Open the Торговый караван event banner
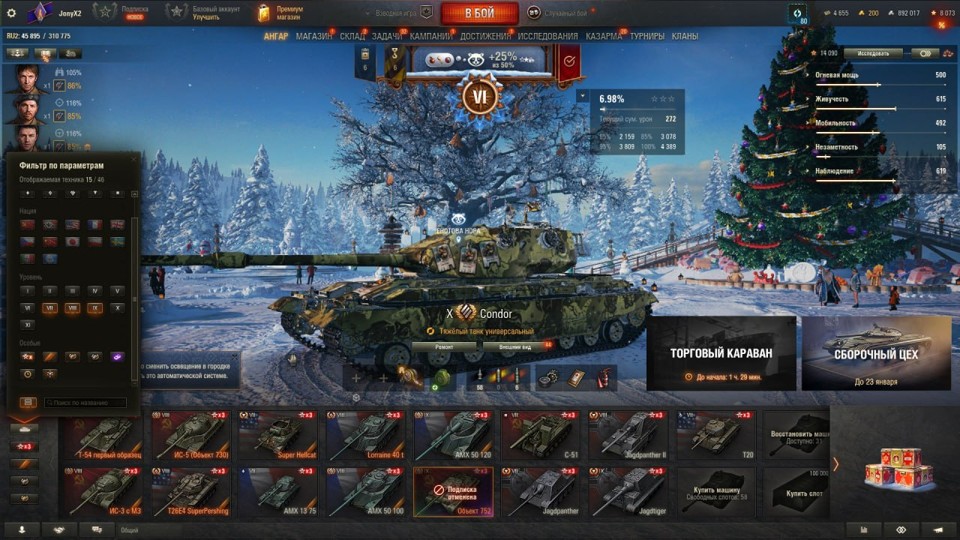The image size is (960, 540). pos(721,353)
